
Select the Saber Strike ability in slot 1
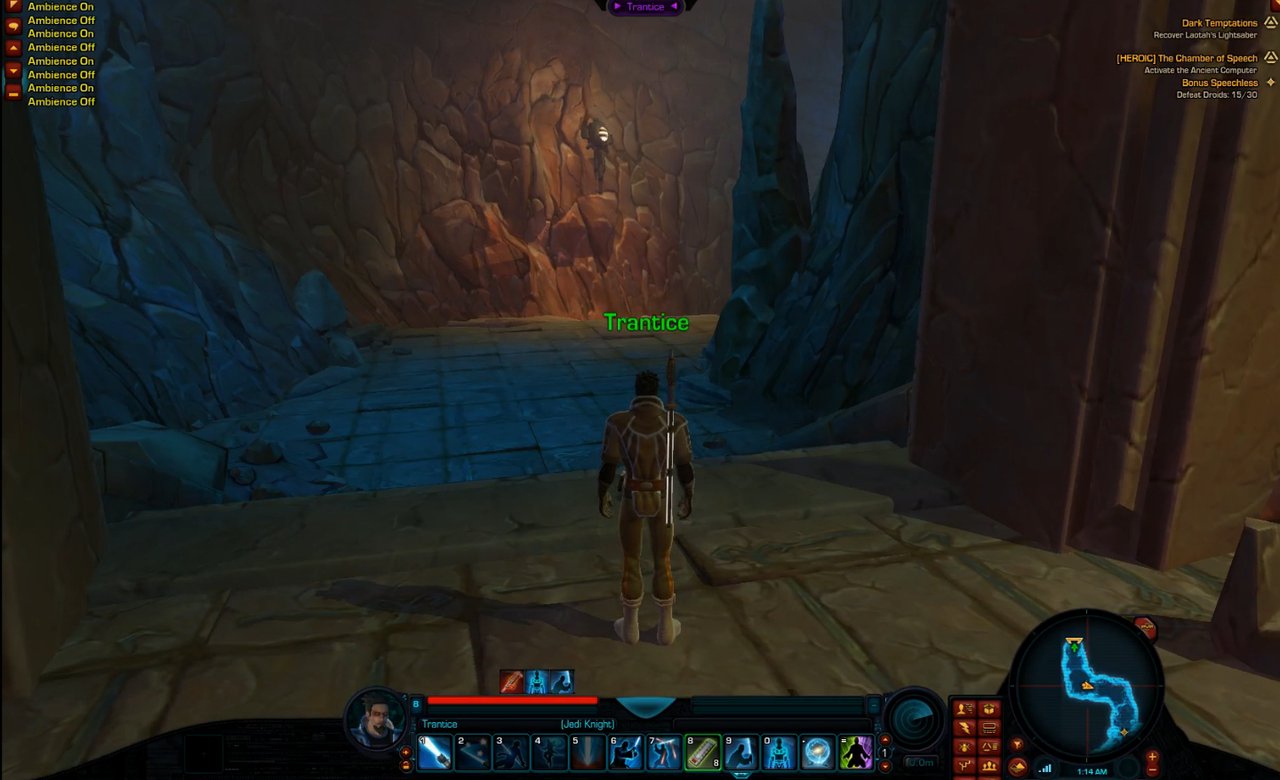435,753
